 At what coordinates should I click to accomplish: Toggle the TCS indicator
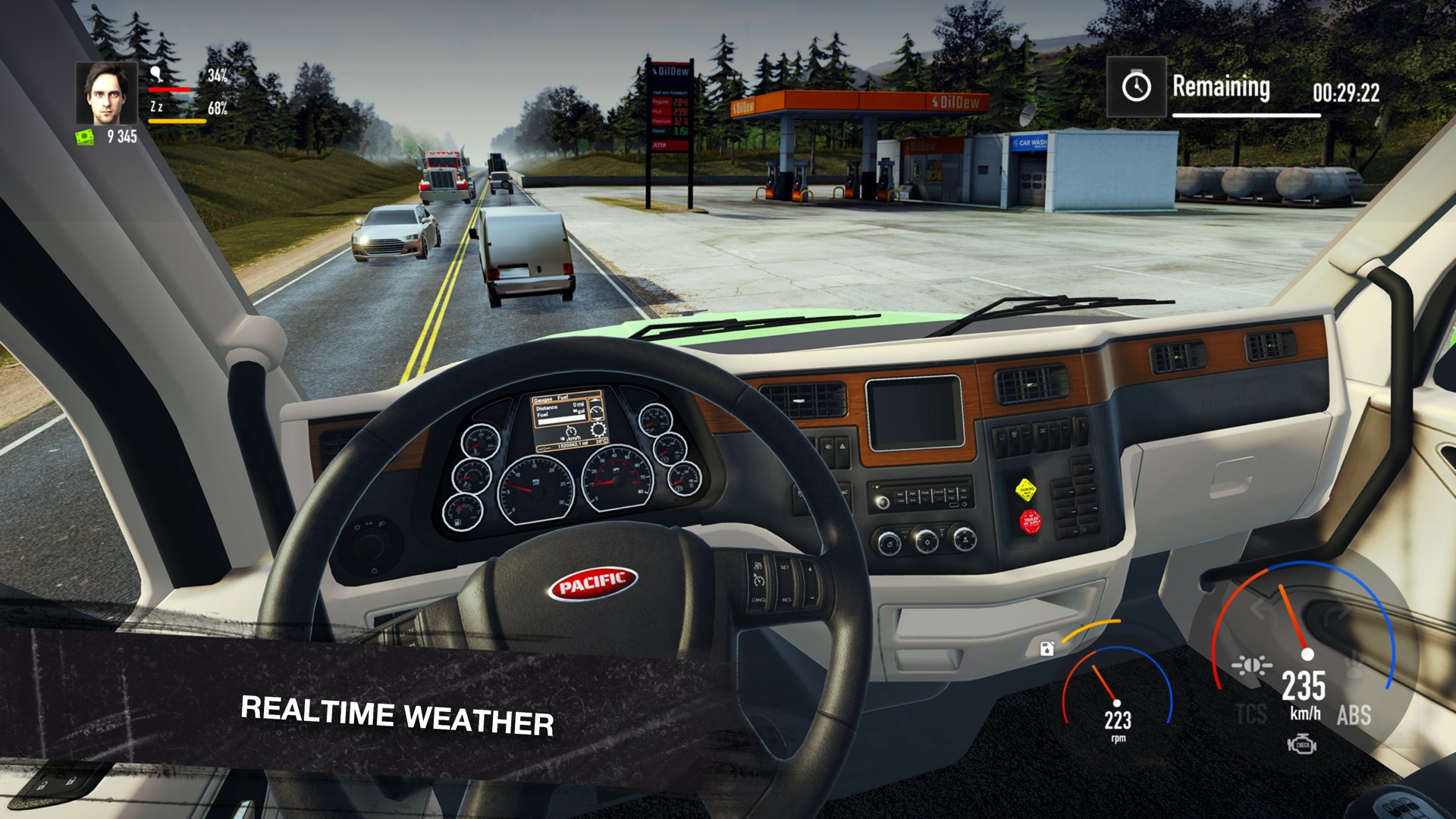(1251, 714)
